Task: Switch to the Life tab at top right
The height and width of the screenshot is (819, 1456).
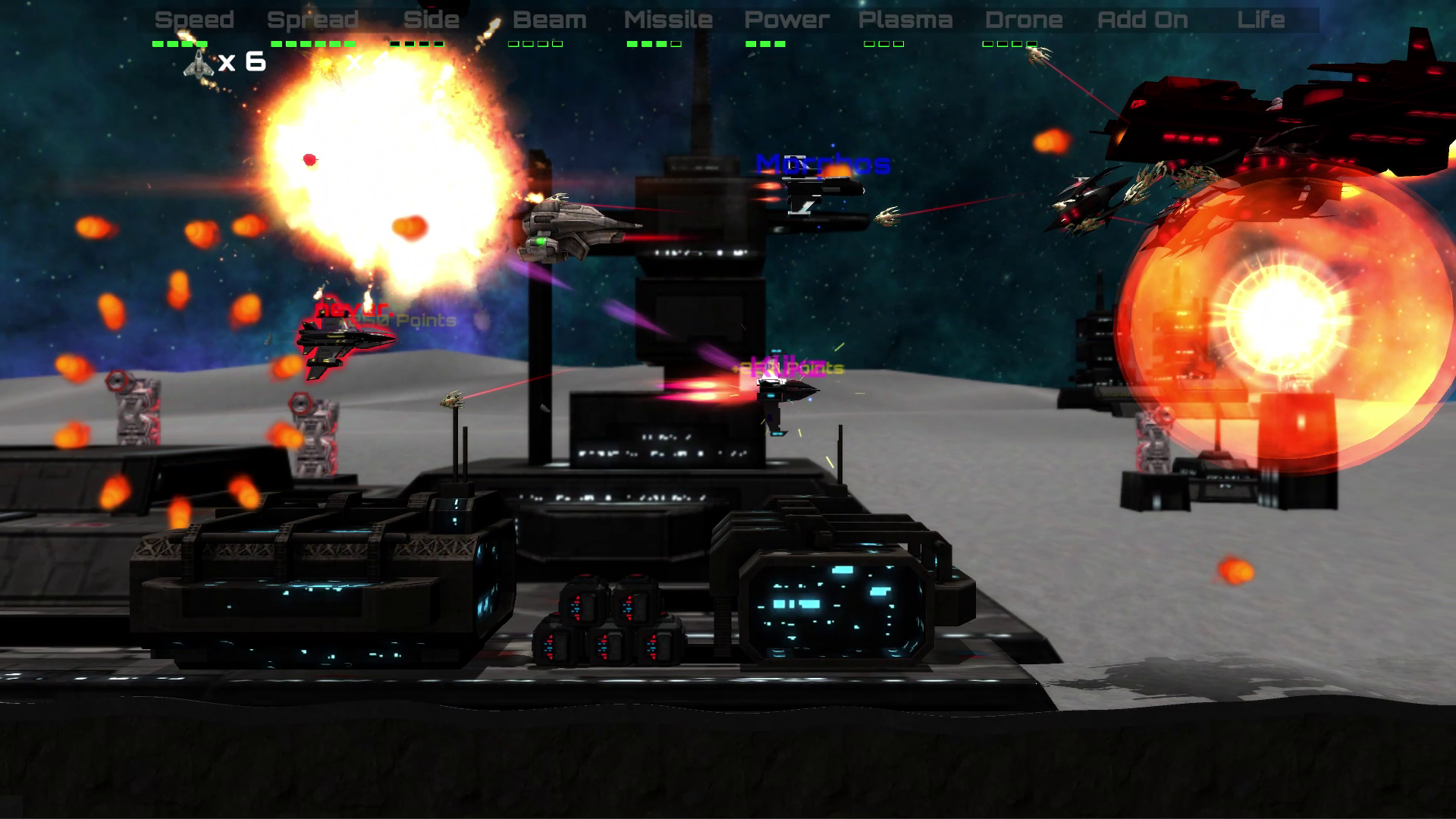Action: (1262, 20)
